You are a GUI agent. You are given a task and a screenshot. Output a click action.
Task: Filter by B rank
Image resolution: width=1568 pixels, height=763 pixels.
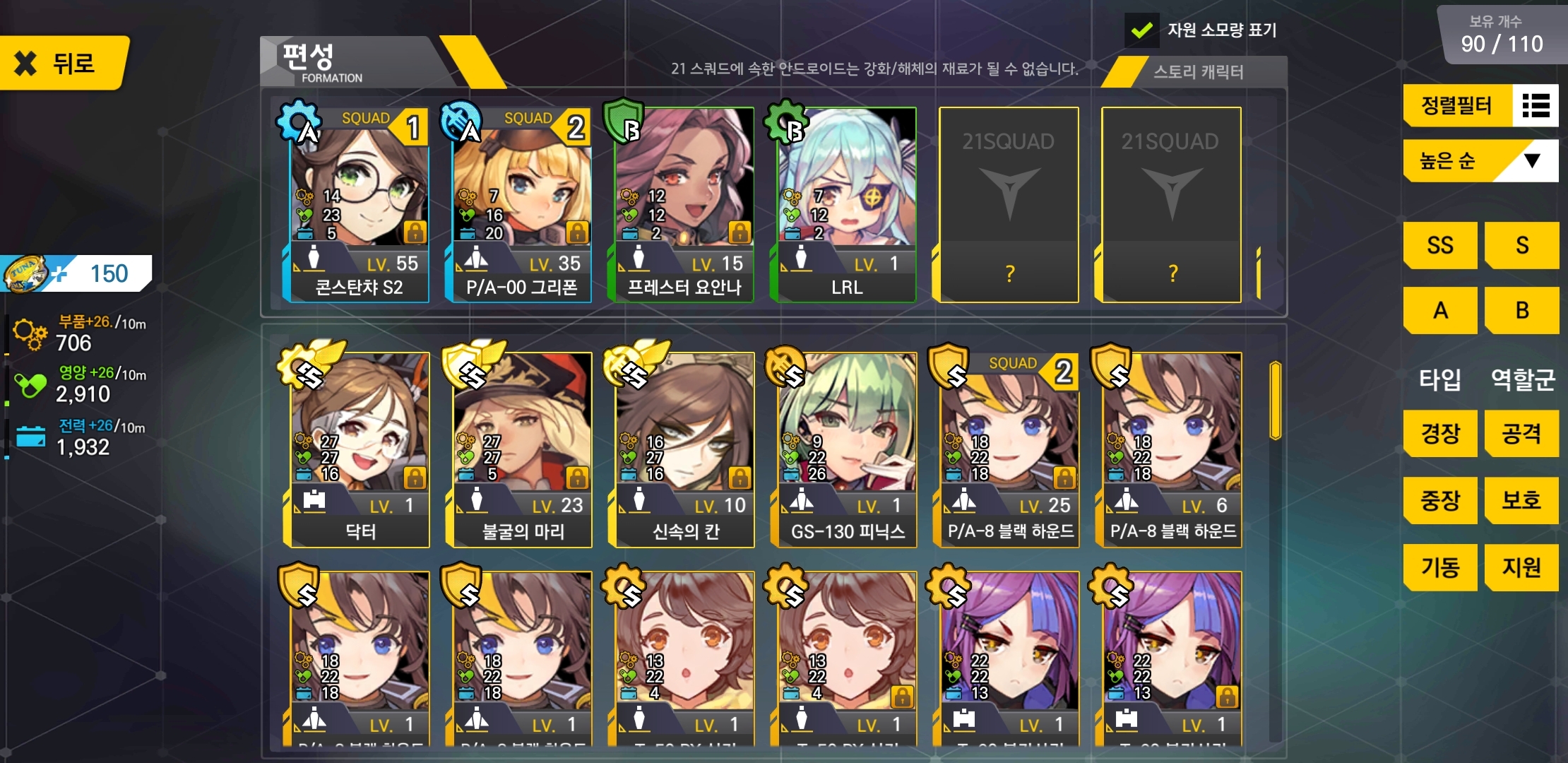click(1521, 310)
